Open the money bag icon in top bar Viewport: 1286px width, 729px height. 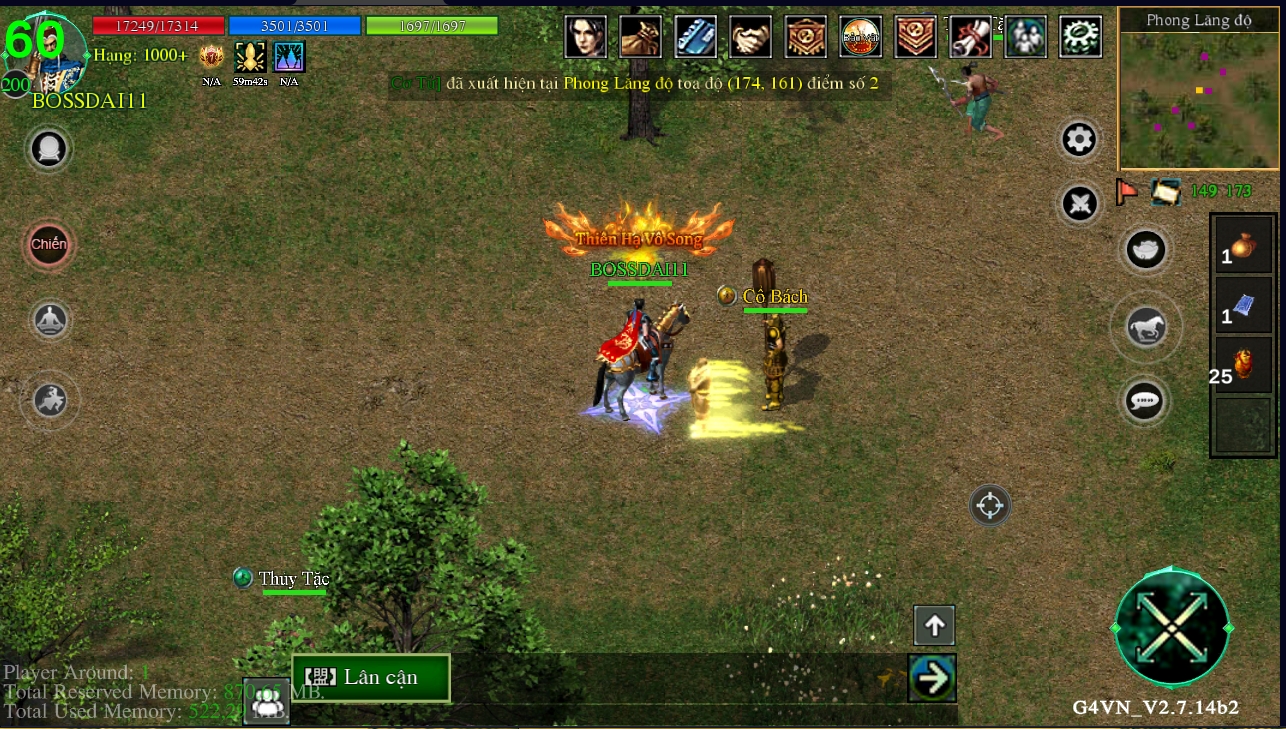point(640,37)
